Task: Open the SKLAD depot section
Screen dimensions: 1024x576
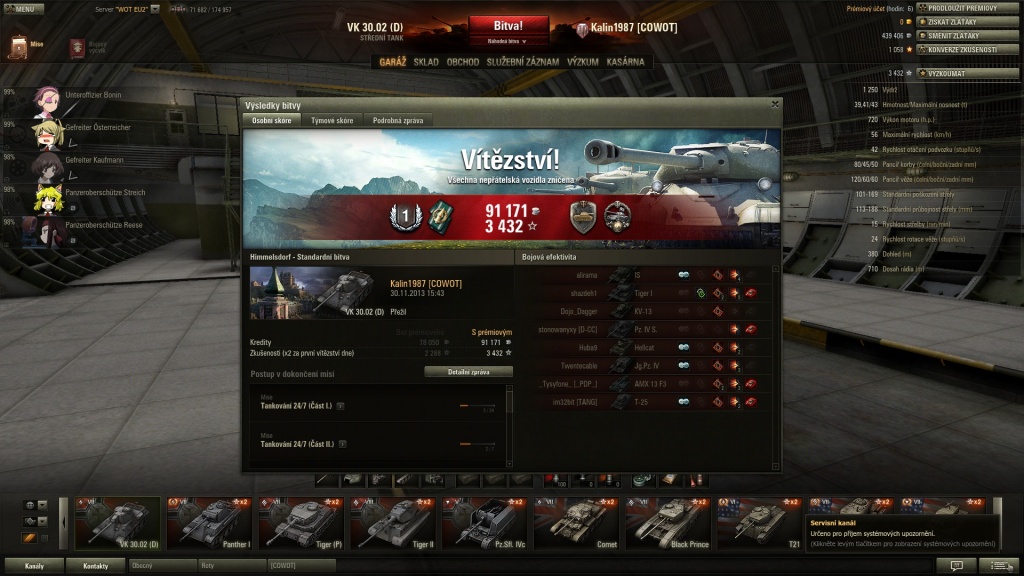Action: point(426,62)
